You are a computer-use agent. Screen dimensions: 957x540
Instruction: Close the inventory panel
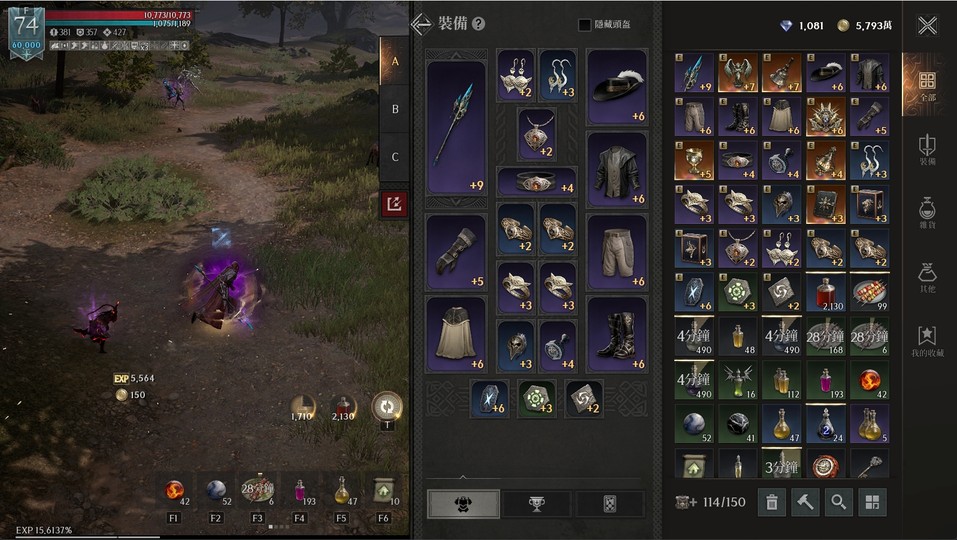pos(927,26)
